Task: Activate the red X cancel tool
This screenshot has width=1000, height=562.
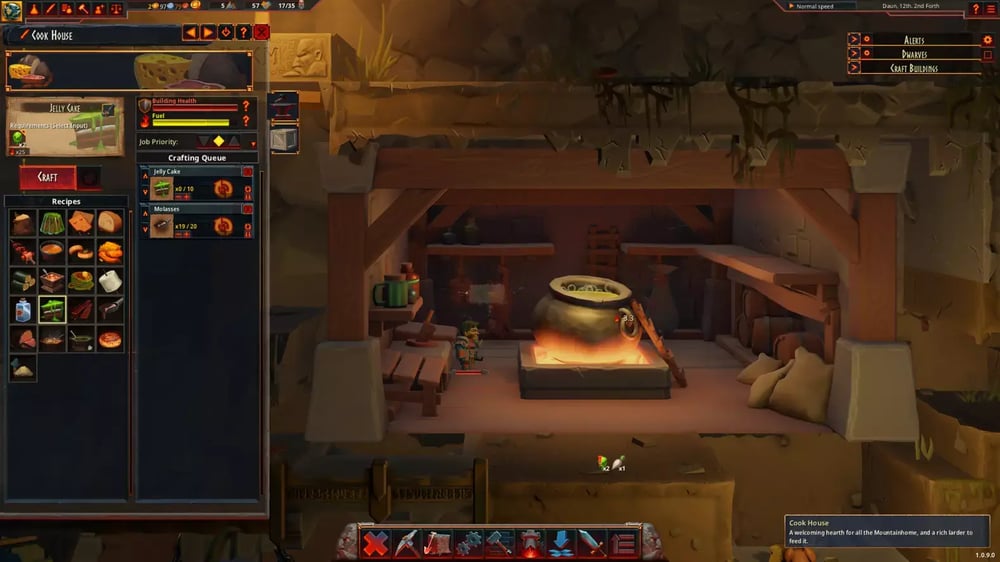Action: (x=376, y=544)
